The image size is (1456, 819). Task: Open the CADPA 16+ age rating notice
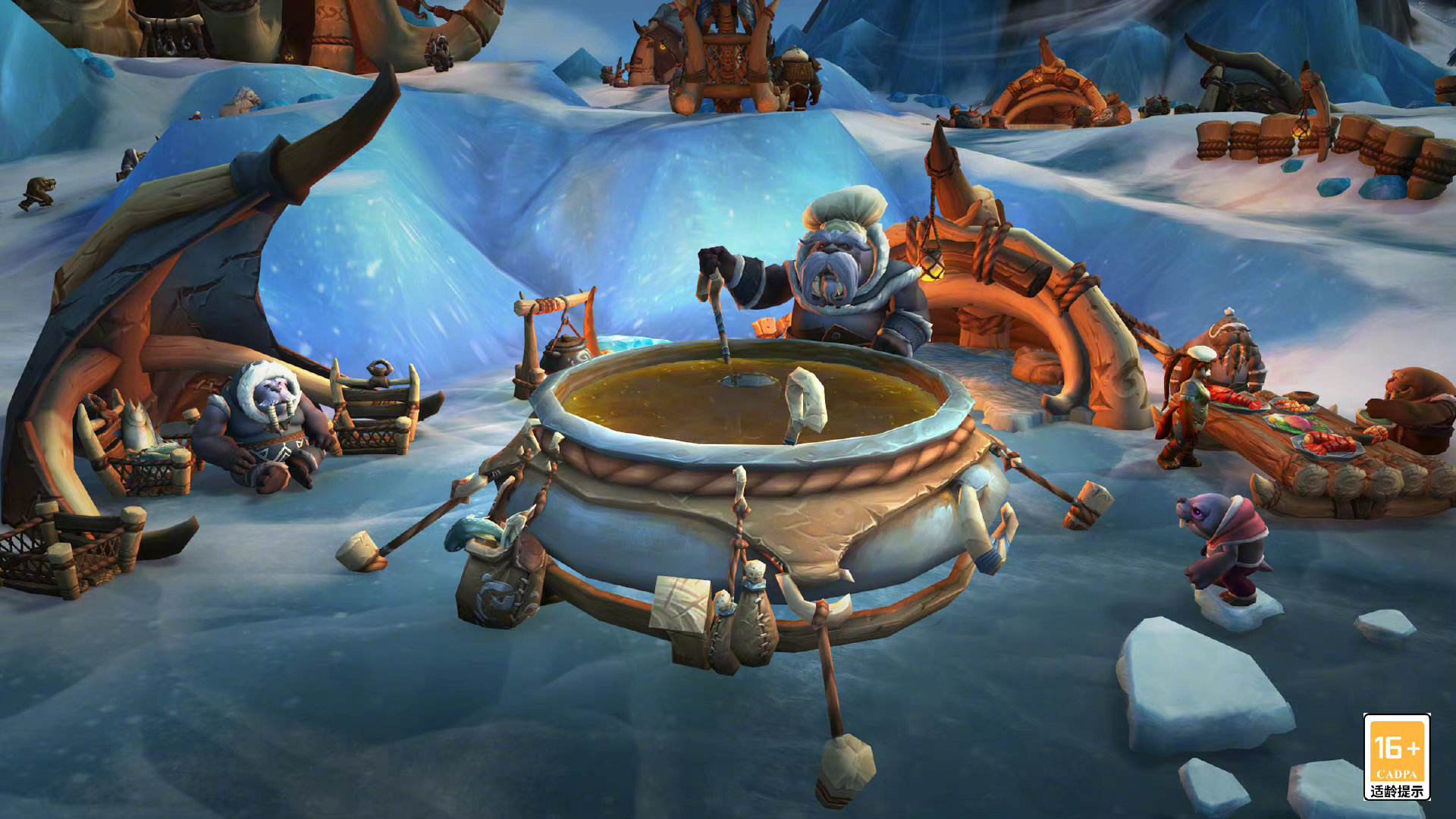click(x=1396, y=756)
